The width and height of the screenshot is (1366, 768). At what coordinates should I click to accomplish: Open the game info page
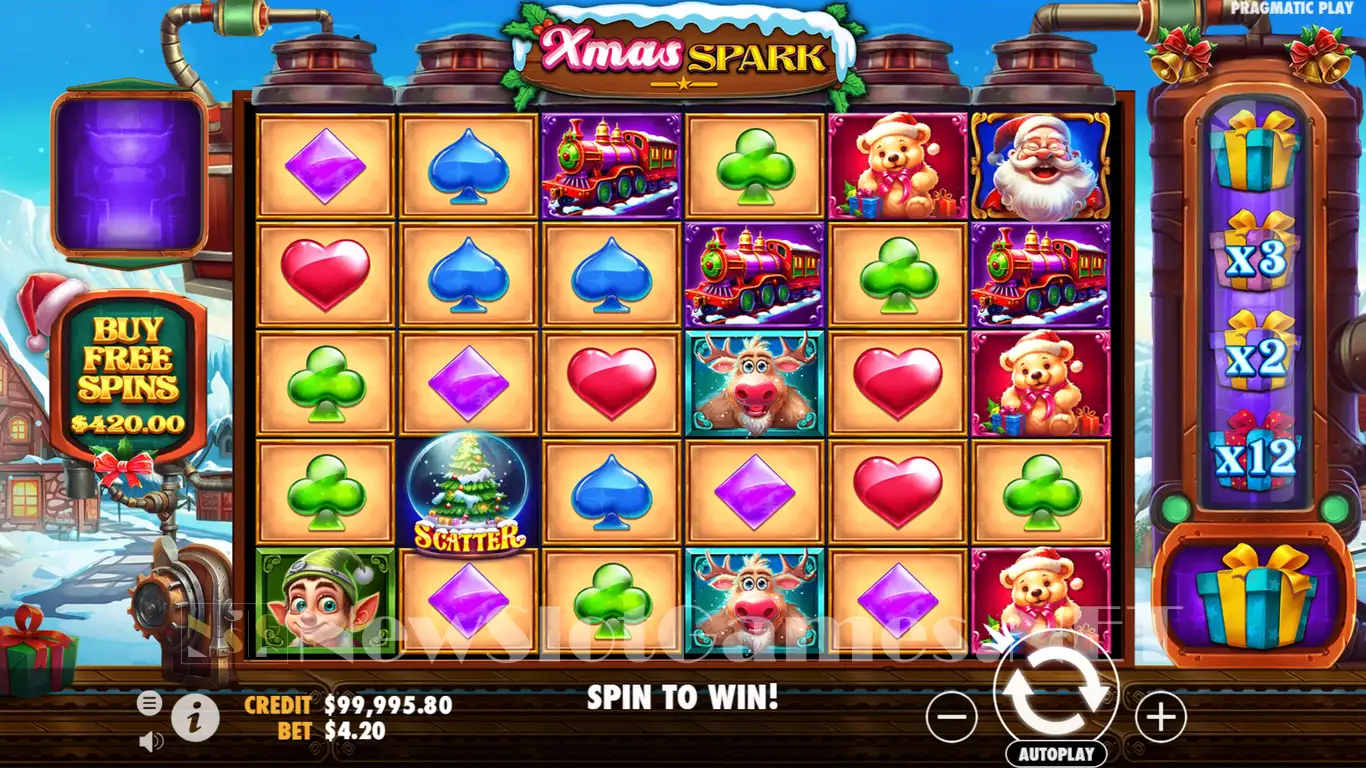click(195, 716)
